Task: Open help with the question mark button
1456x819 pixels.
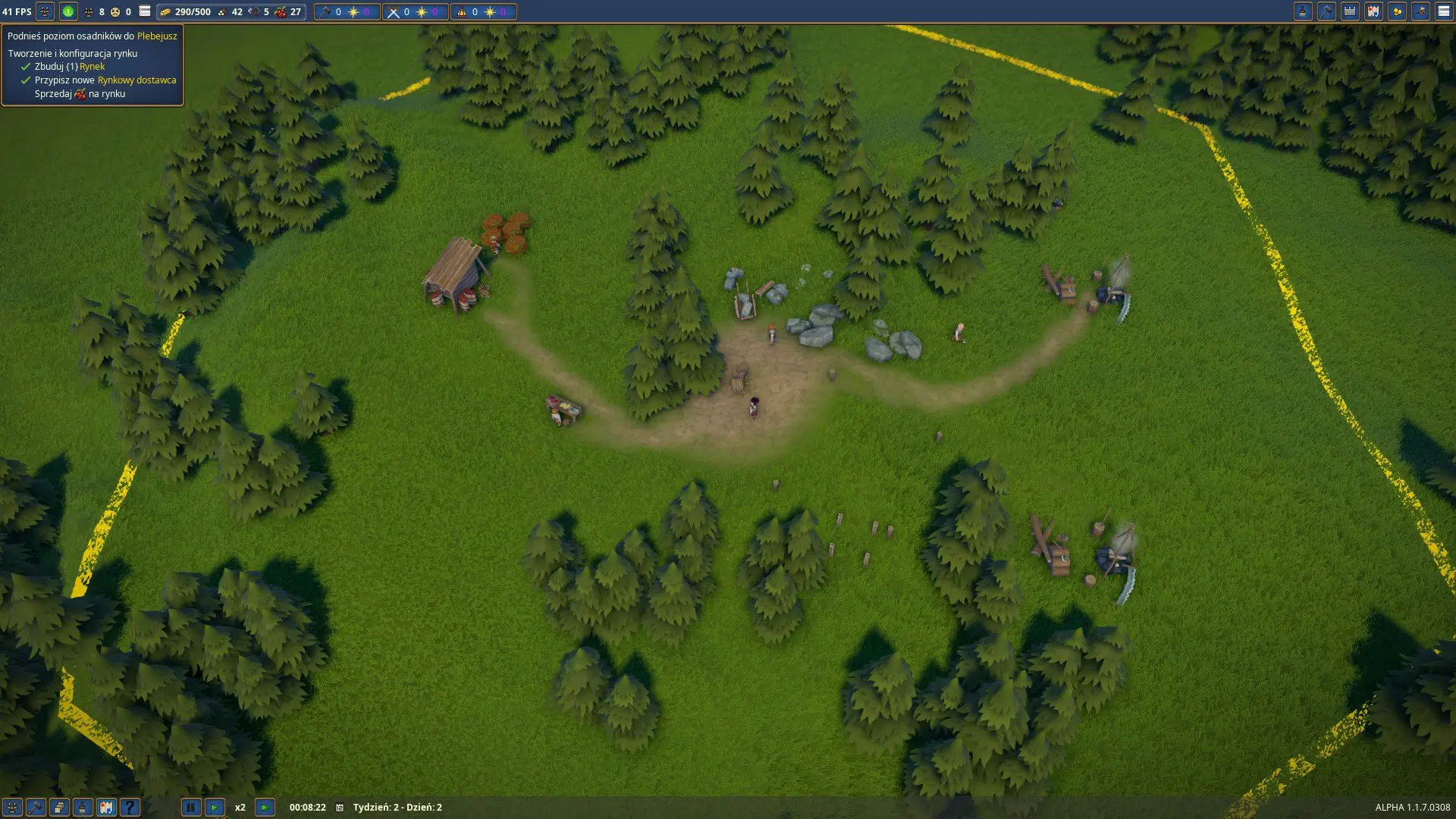Action: pos(130,808)
